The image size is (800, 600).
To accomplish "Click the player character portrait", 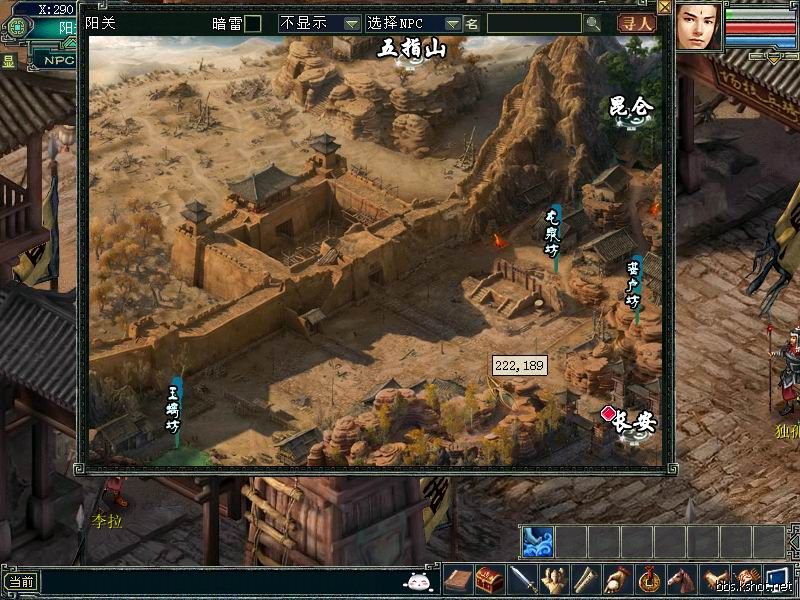I will coord(699,26).
